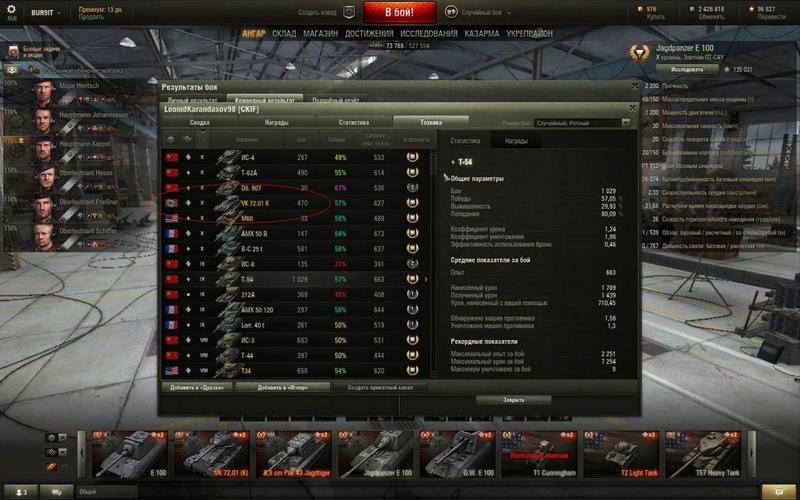Open the player's Статистика tab
The width and height of the screenshot is (800, 500).
(x=354, y=122)
